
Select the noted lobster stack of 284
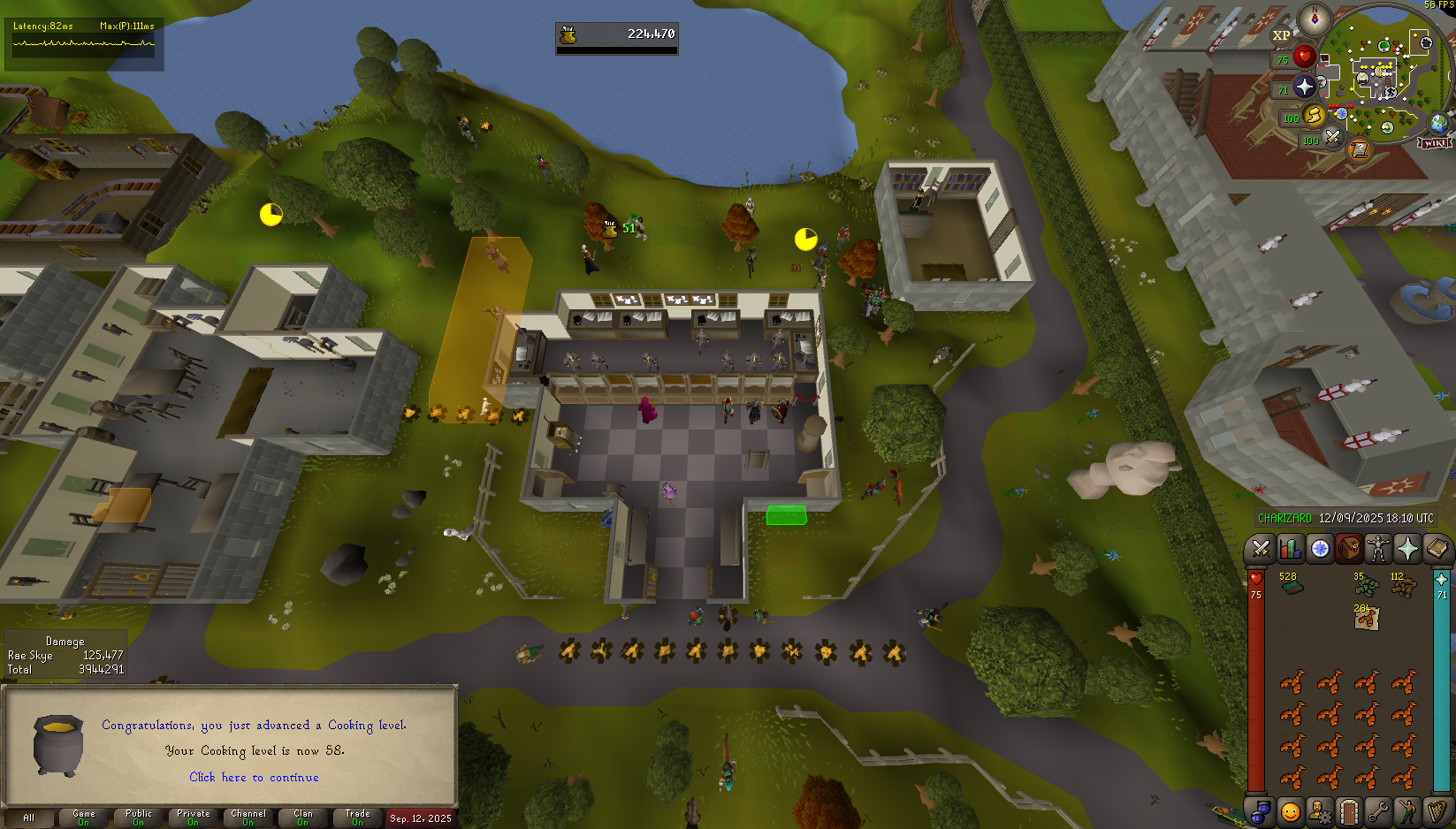[x=1366, y=618]
